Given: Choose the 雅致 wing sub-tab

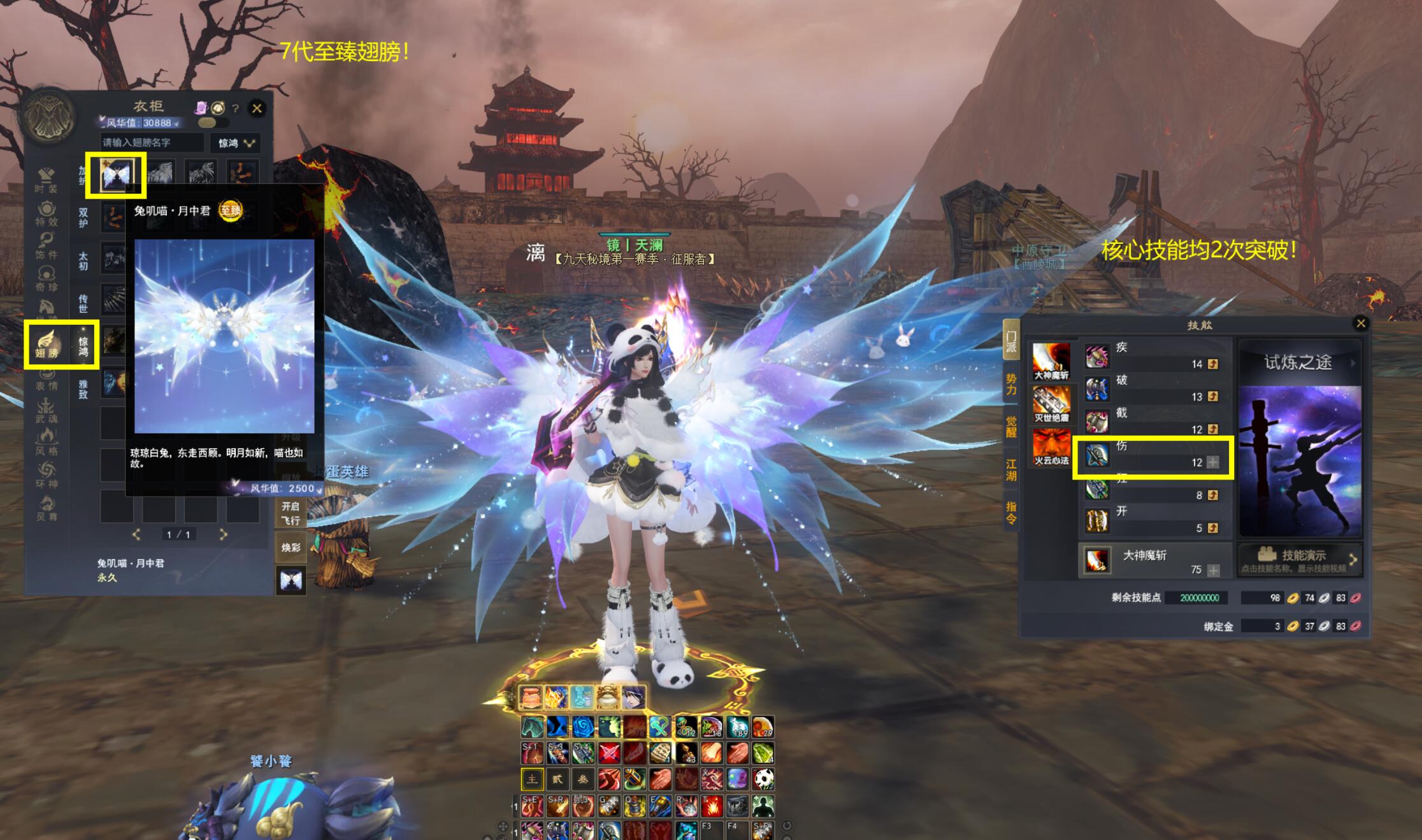Looking at the screenshot, I should (83, 388).
